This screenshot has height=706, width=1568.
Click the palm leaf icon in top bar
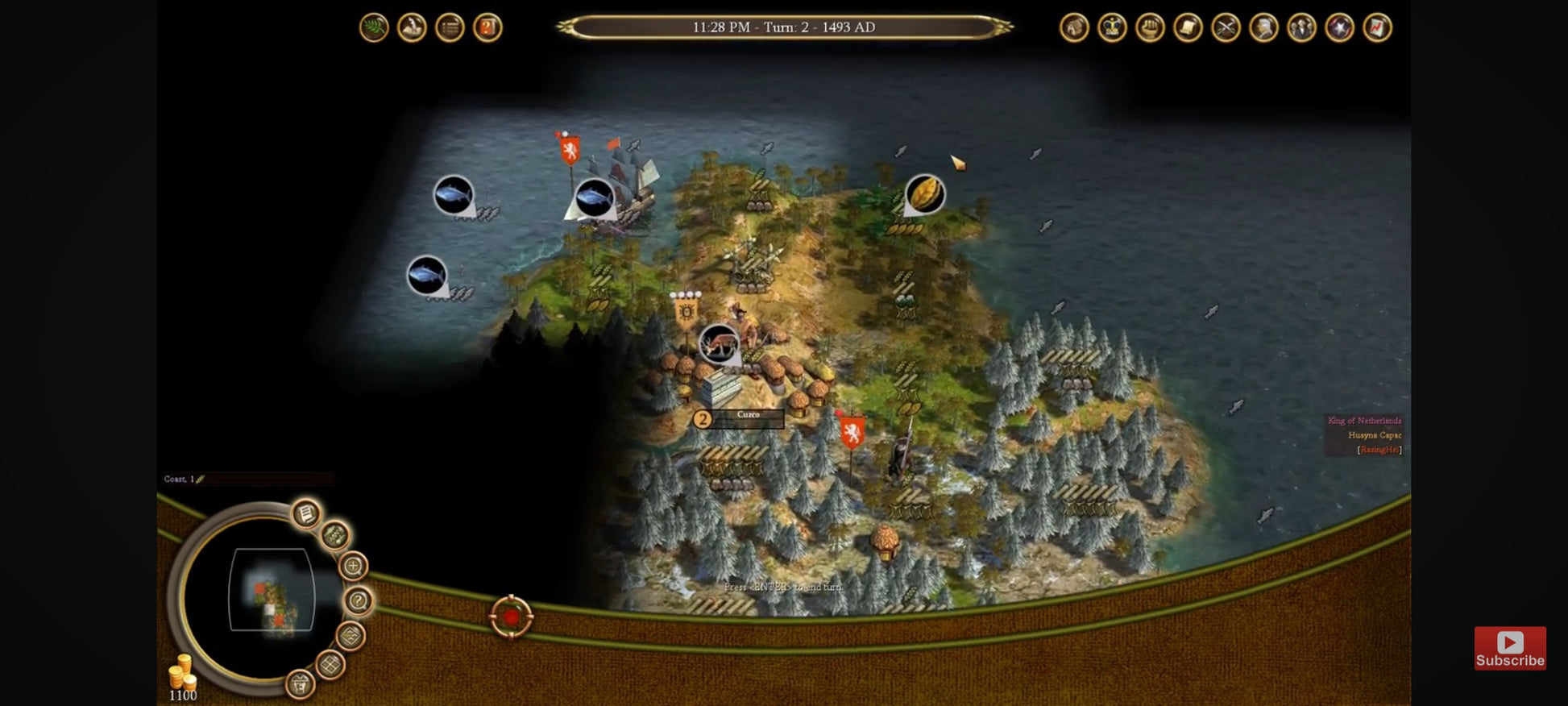pos(374,28)
